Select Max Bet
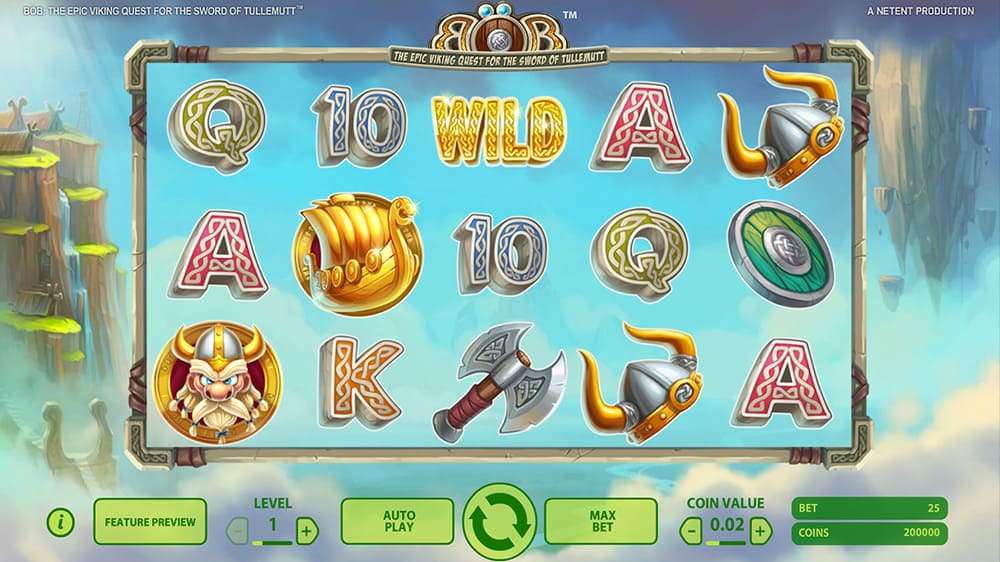The image size is (1000, 562). [601, 521]
